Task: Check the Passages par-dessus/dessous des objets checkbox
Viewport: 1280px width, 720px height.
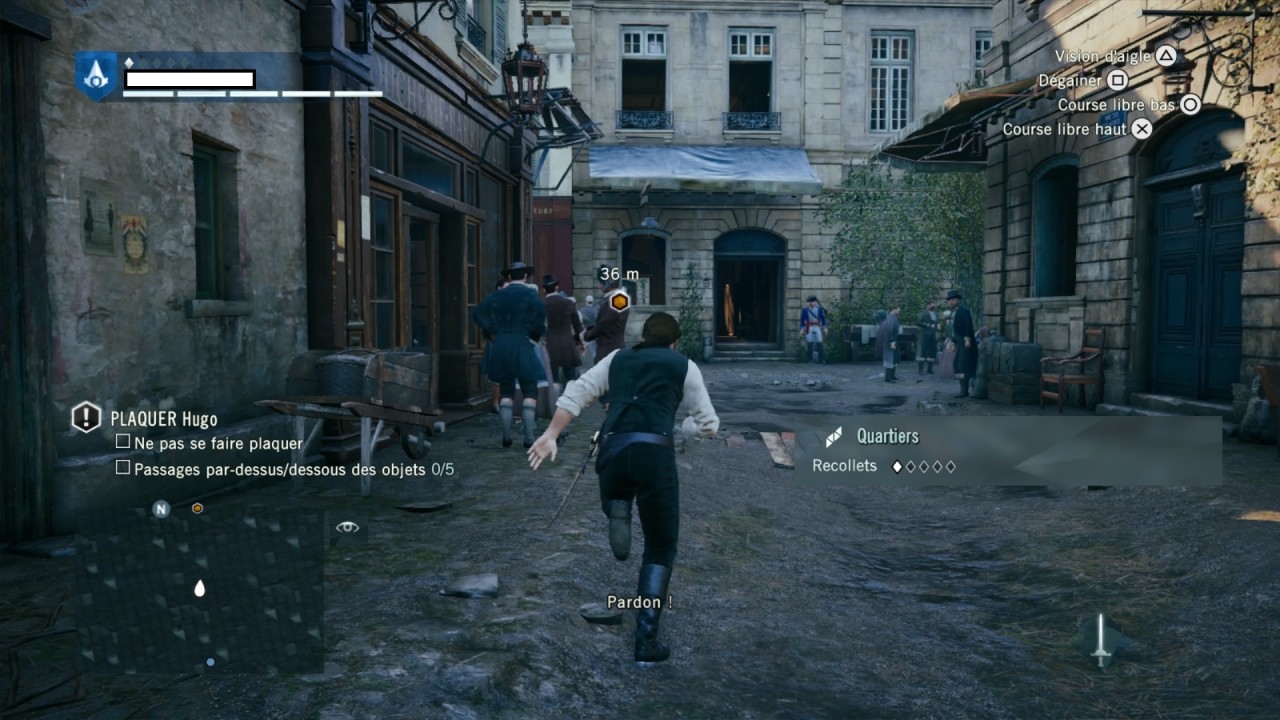Action: coord(123,466)
